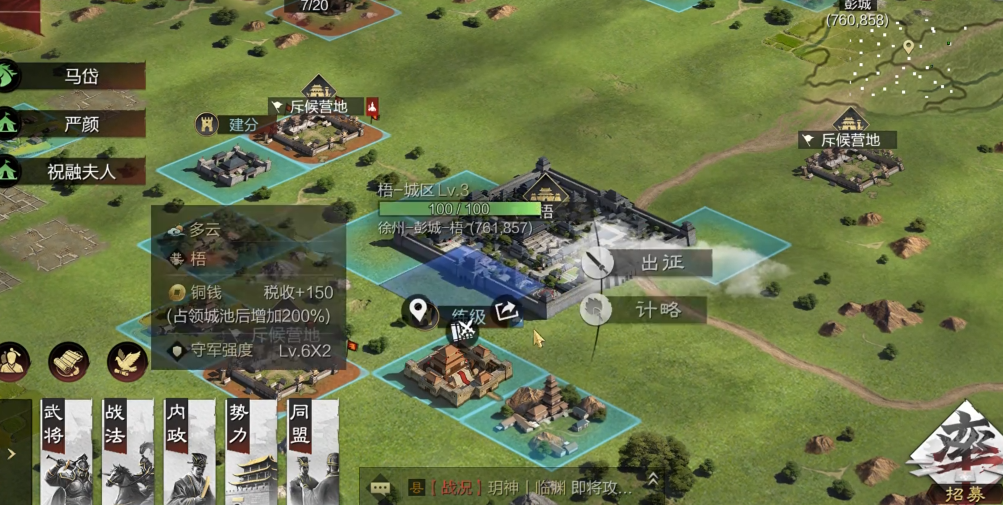Open the character portrait round icon

coord(12,362)
